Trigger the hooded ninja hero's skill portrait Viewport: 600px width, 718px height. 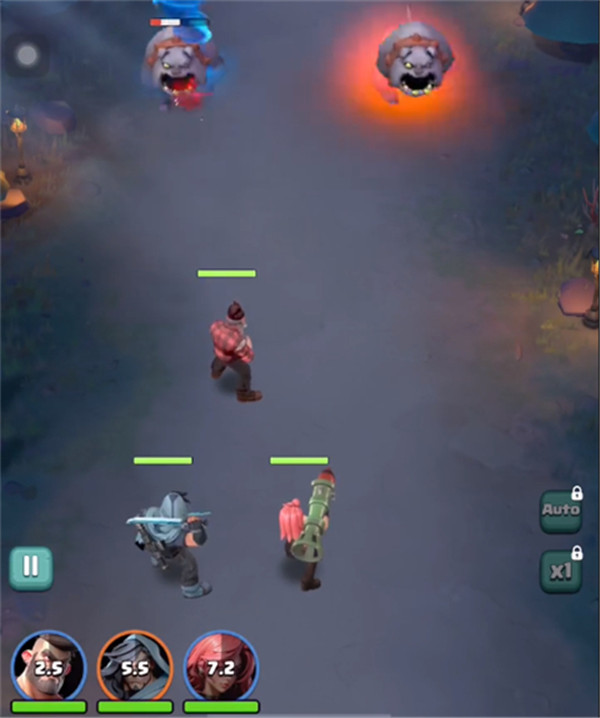point(135,666)
